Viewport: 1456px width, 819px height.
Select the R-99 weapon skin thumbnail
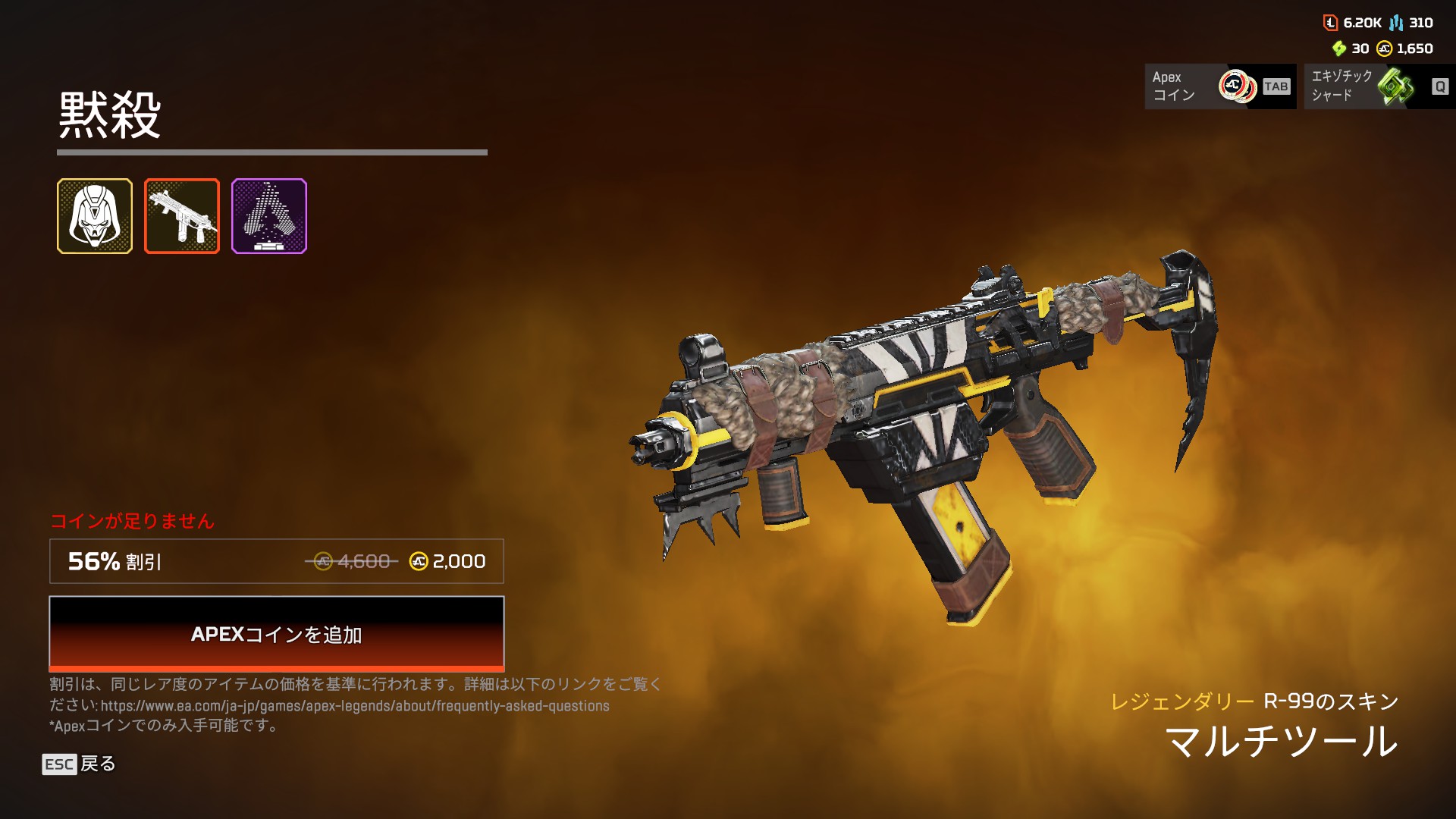(182, 216)
